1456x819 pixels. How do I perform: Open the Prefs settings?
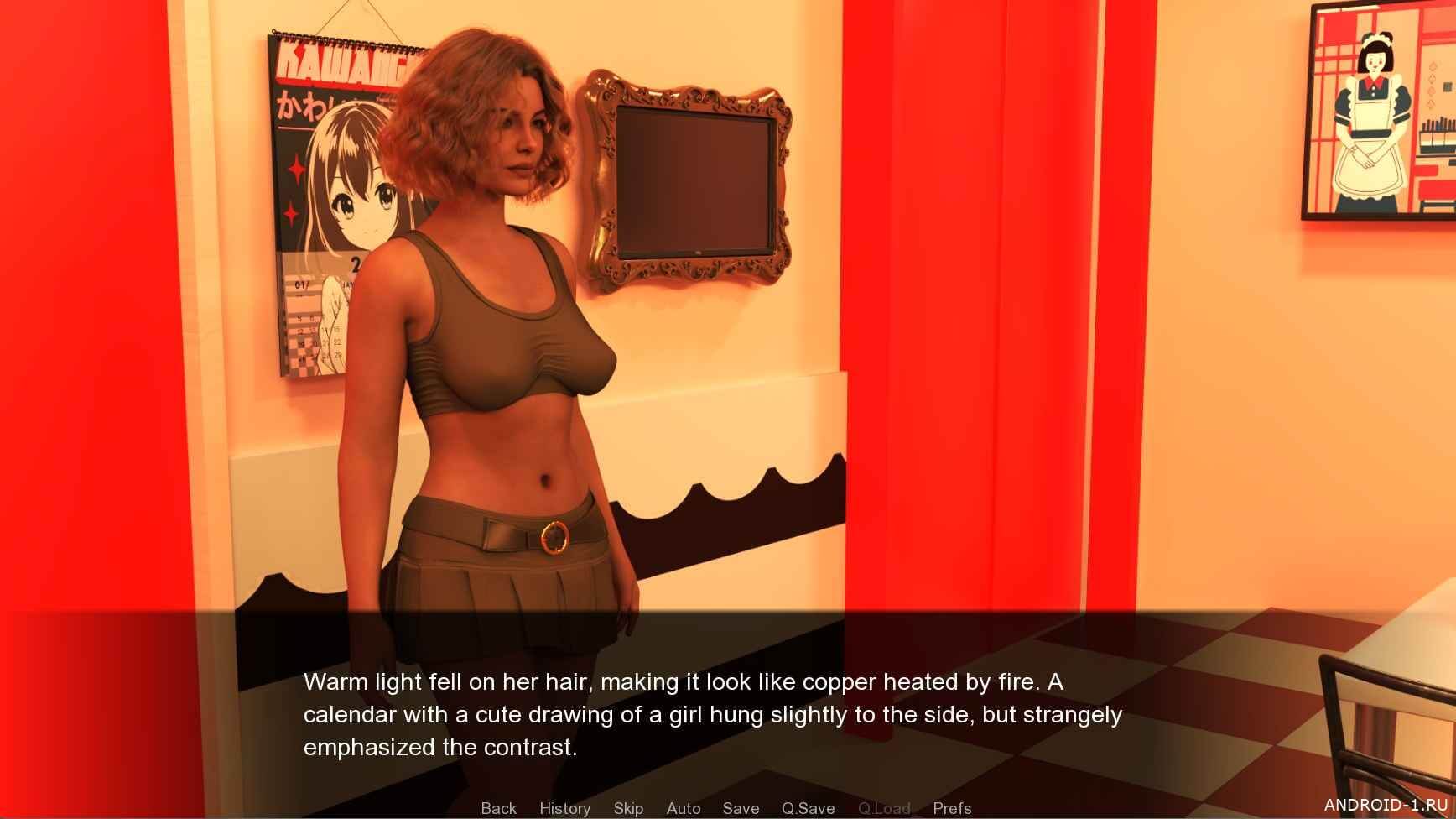(952, 808)
